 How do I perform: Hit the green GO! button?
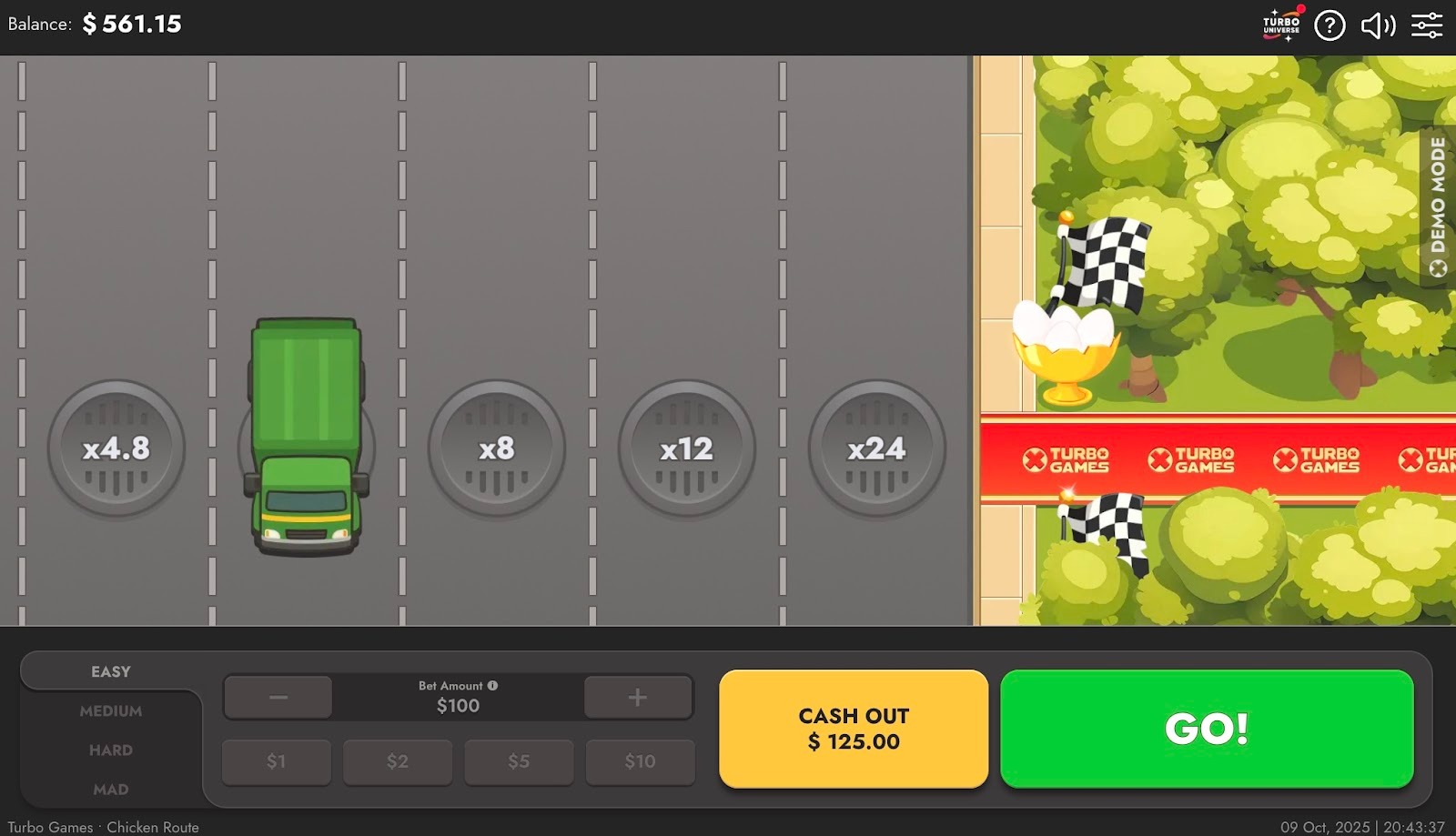1206,729
